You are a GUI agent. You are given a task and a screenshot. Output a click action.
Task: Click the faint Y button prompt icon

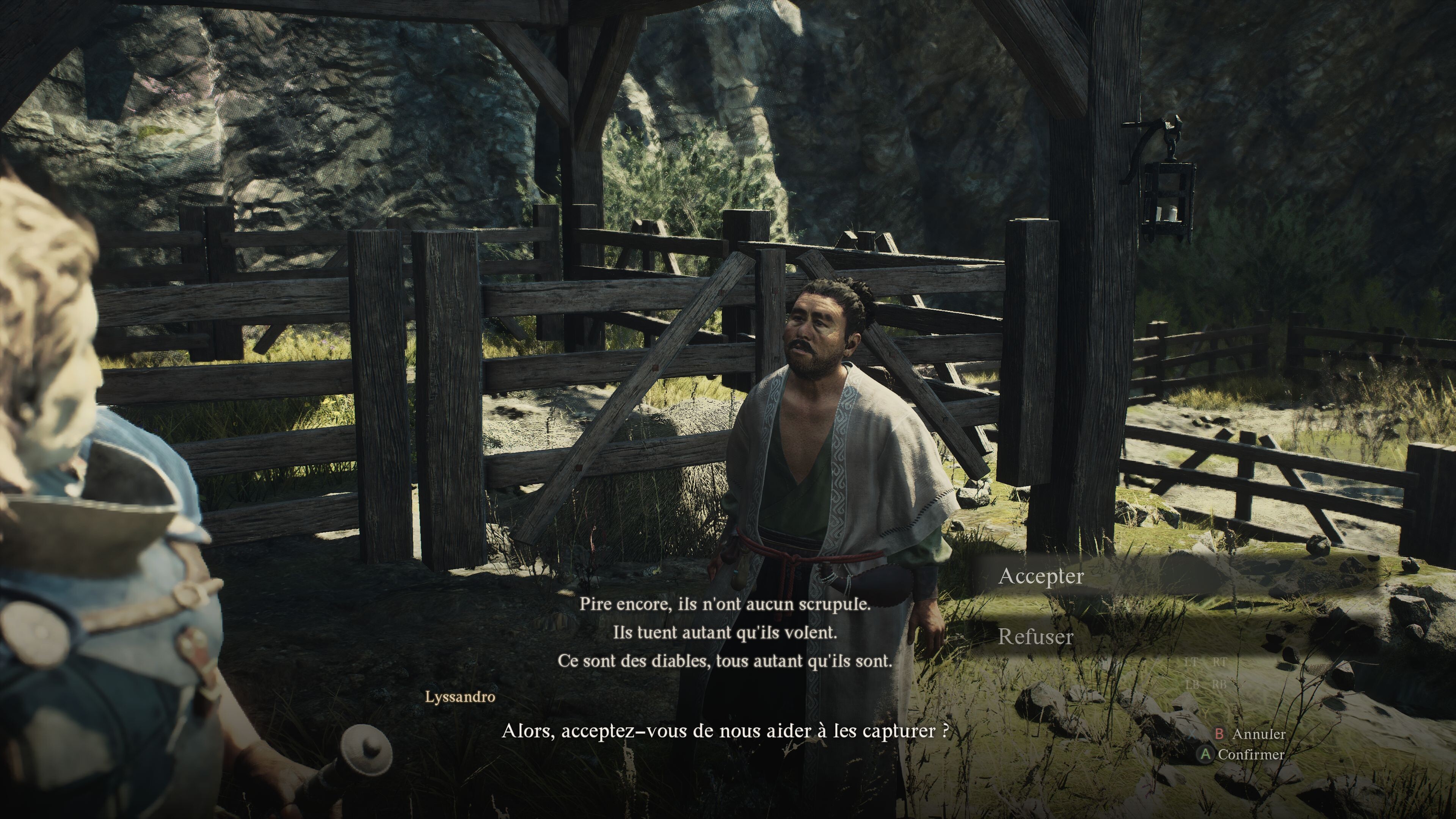tap(1206, 714)
